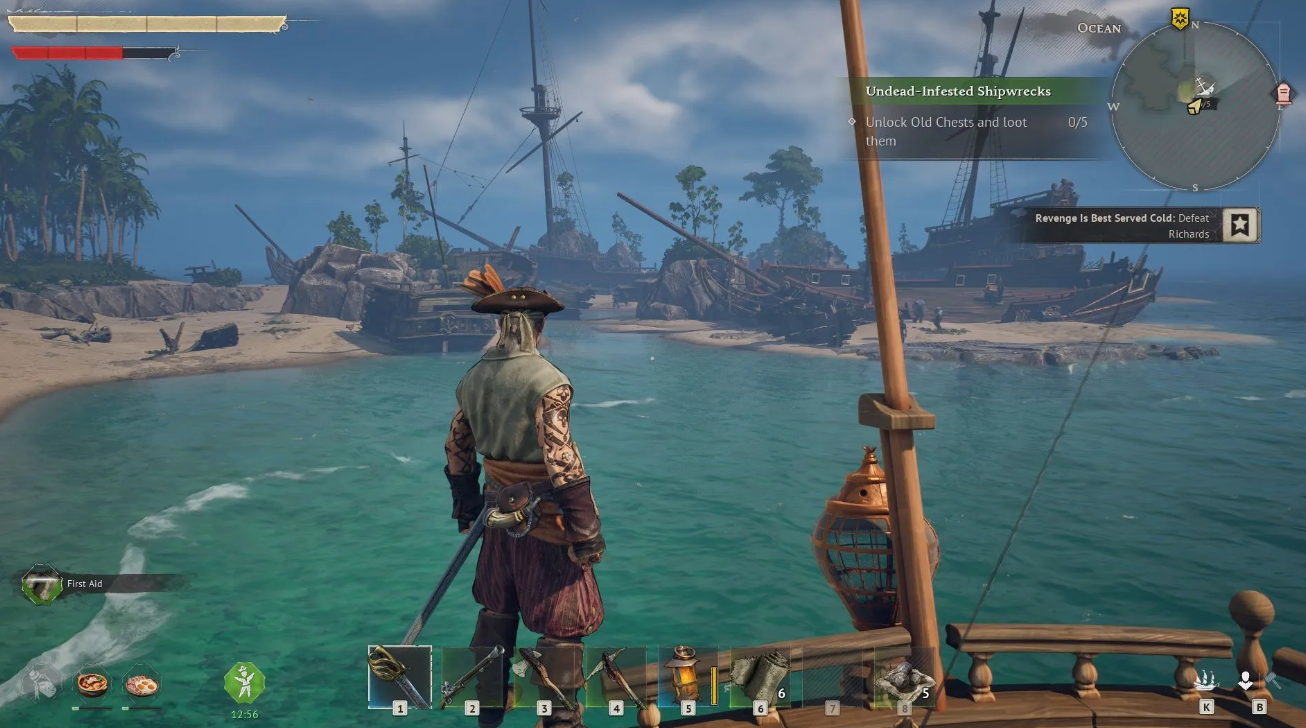Viewport: 1306px width, 728px height.
Task: Select the glowing lantern hotbar slot
Action: tap(687, 675)
